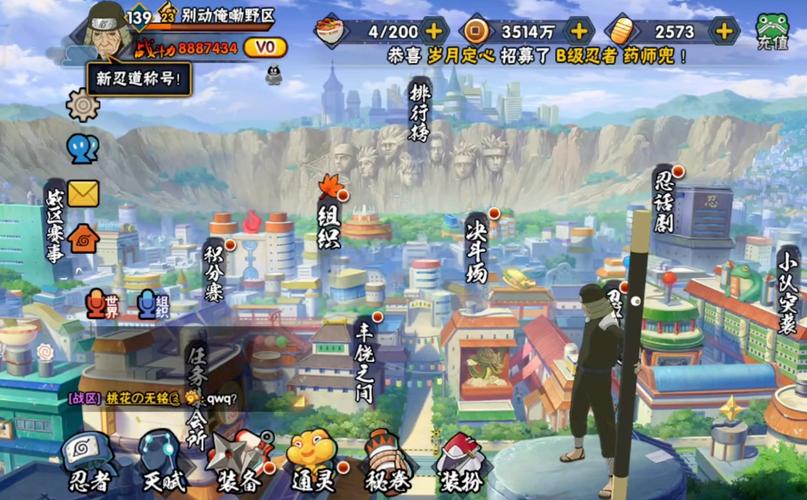Toggle the 世界 world voice microphone
The height and width of the screenshot is (500, 807).
(x=99, y=304)
